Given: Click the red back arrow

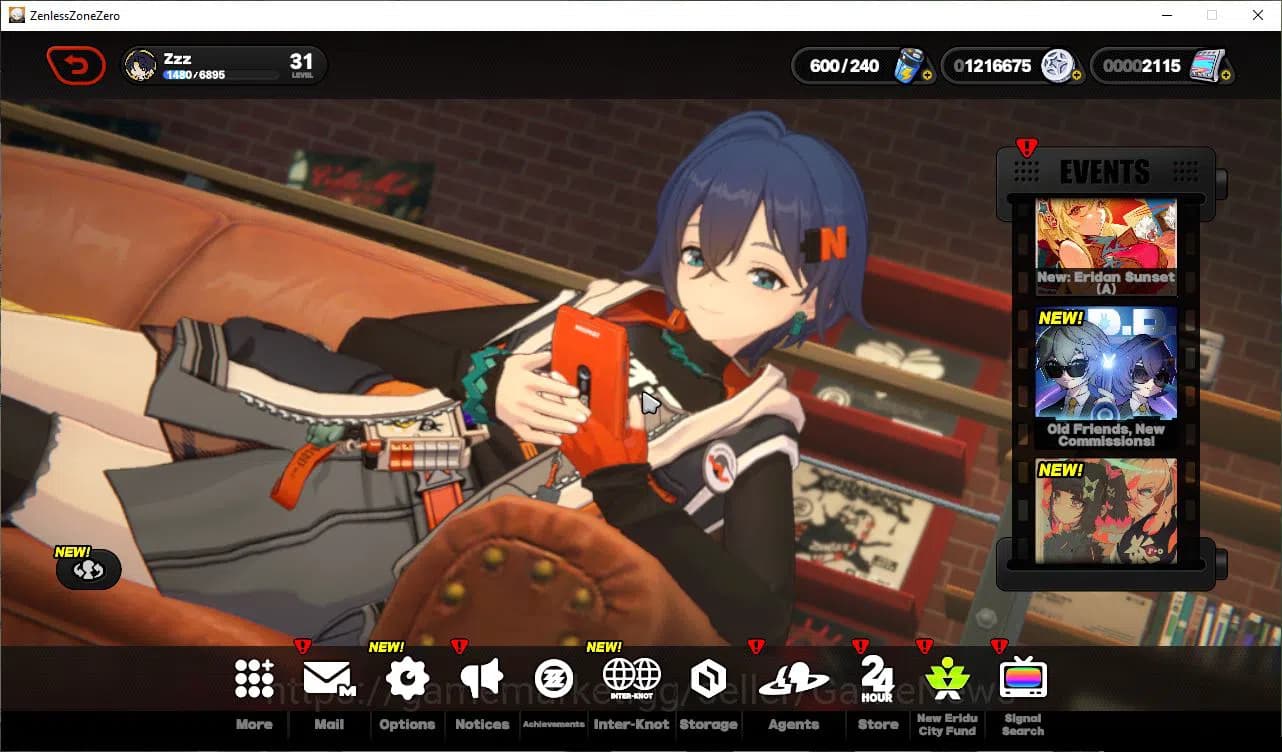Looking at the screenshot, I should click(75, 64).
